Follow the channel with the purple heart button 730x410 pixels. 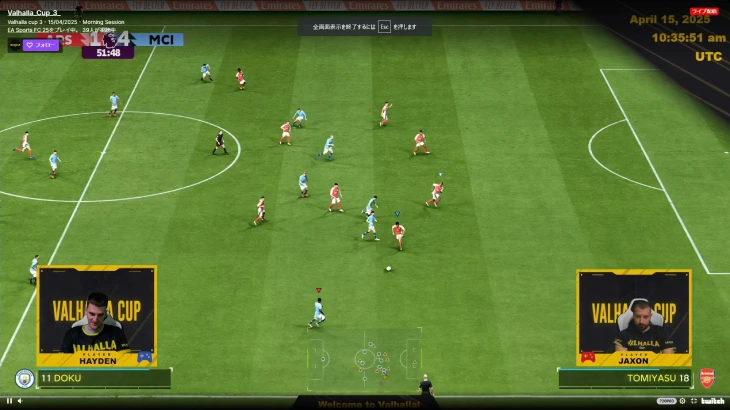coord(42,45)
